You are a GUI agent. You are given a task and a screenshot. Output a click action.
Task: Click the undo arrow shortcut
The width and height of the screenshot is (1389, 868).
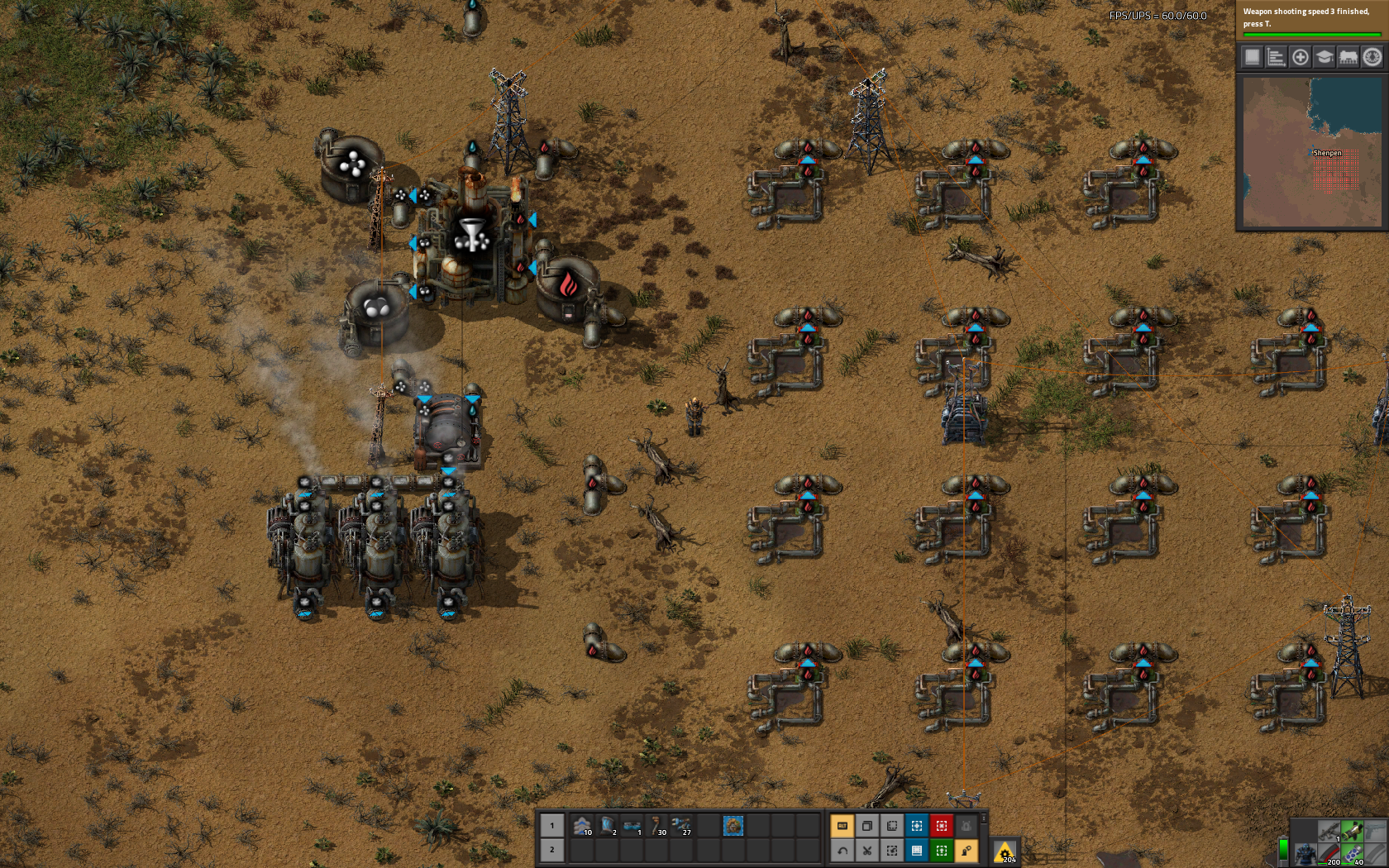point(842,850)
